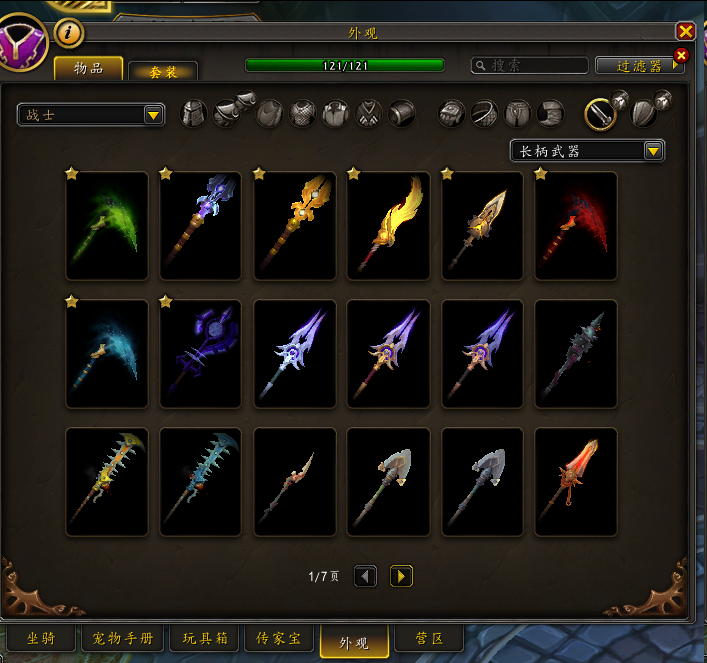Image resolution: width=707 pixels, height=663 pixels.
Task: Switch to the 套装 sets tab
Action: point(163,72)
